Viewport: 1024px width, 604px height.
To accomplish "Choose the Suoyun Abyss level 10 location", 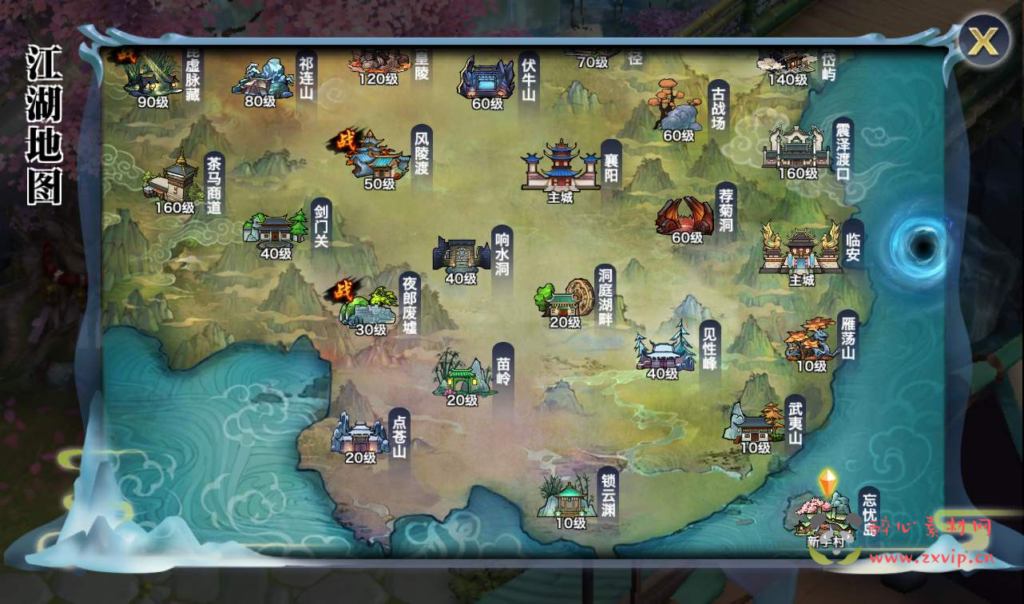I will click(x=569, y=497).
